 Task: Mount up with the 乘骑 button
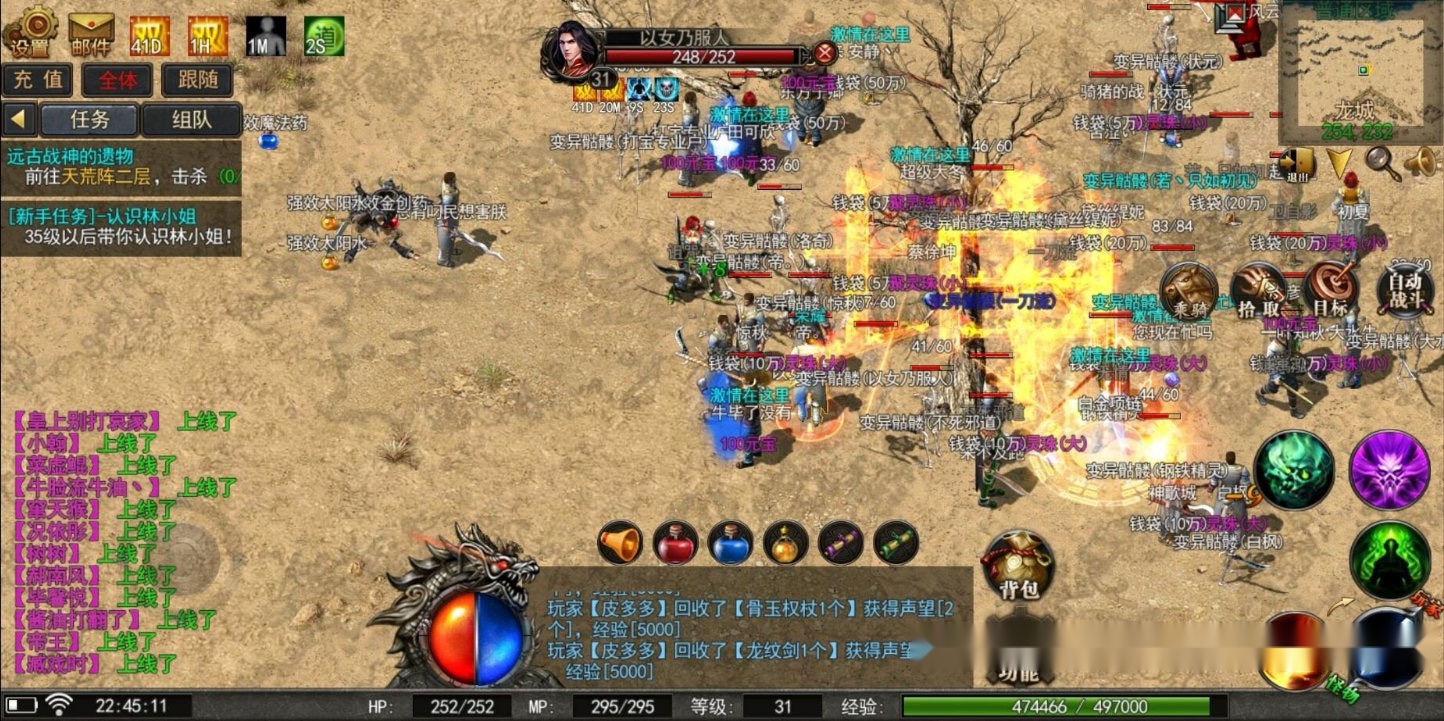[x=1189, y=290]
